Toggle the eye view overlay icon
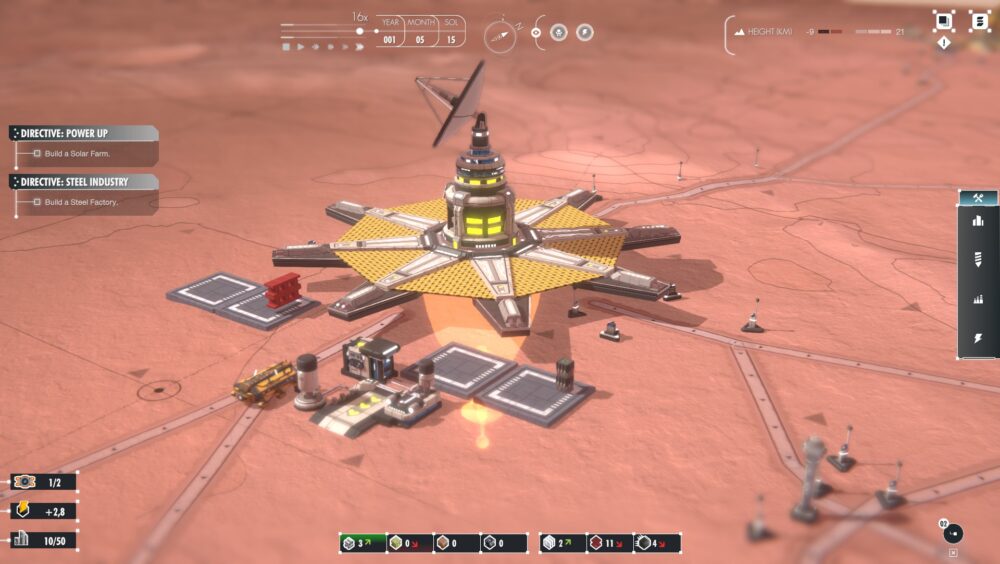This screenshot has height=564, width=1000. [536, 32]
